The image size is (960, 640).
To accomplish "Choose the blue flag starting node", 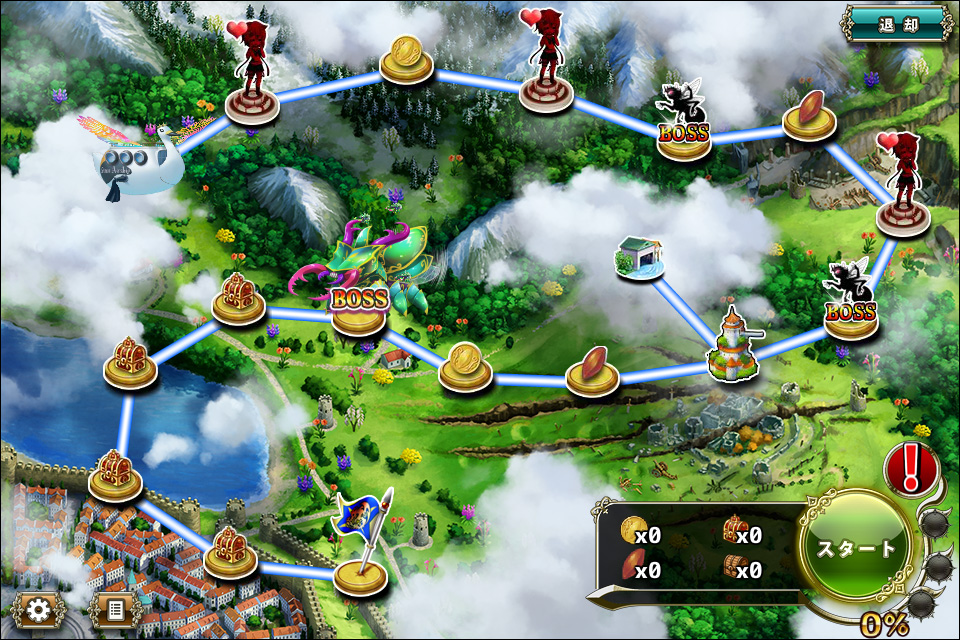I will point(360,560).
